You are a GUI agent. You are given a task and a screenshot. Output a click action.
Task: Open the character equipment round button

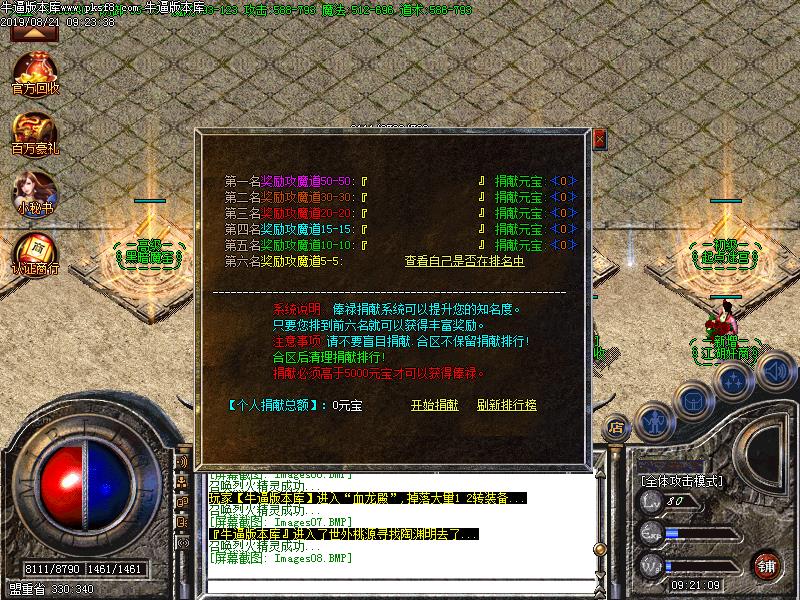point(654,421)
